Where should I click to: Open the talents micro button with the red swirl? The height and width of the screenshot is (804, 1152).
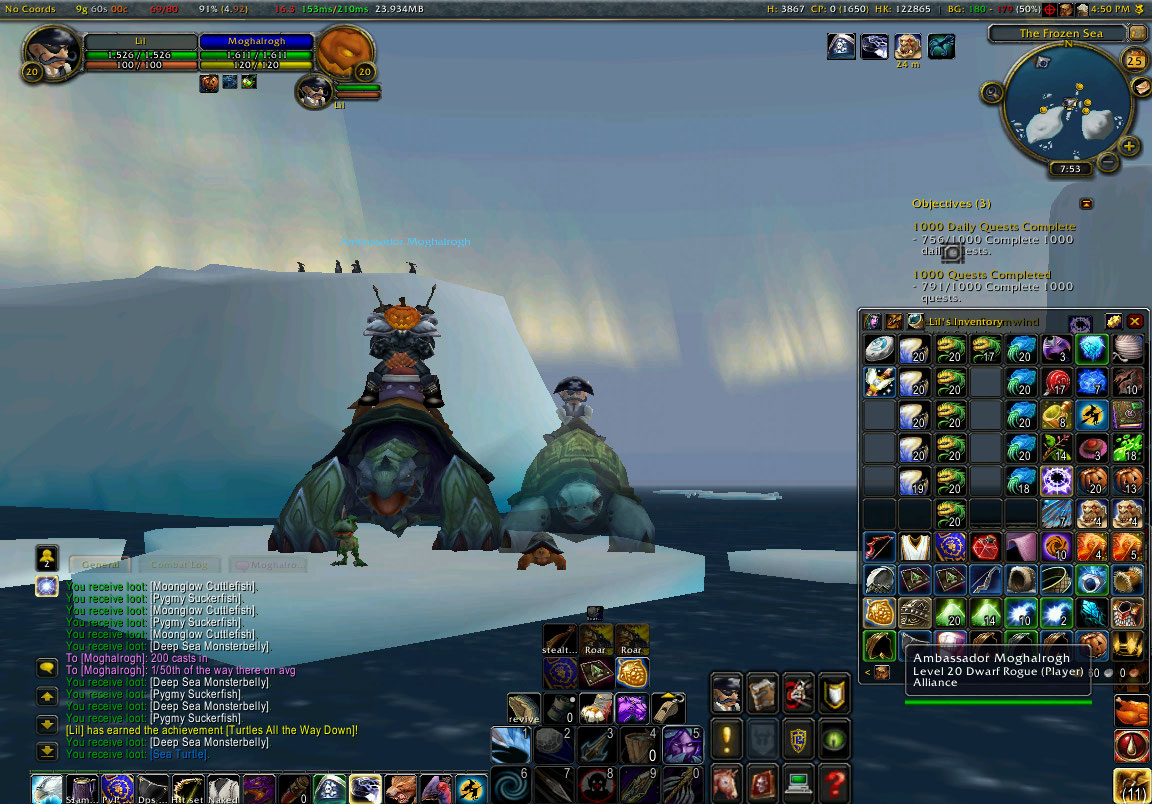[x=798, y=692]
